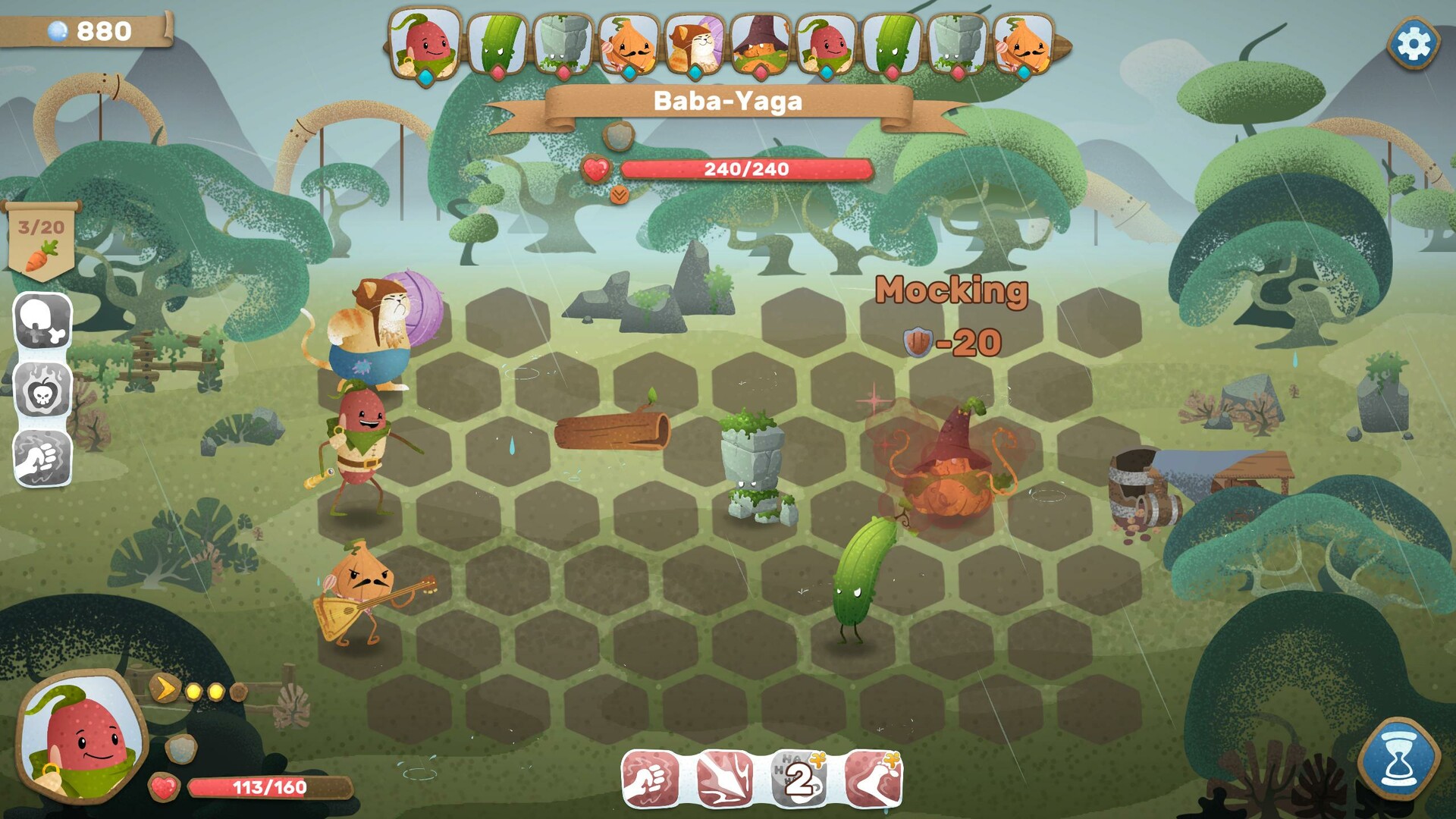Select the grey fist icon on the left
The image size is (1456, 819).
tap(42, 458)
